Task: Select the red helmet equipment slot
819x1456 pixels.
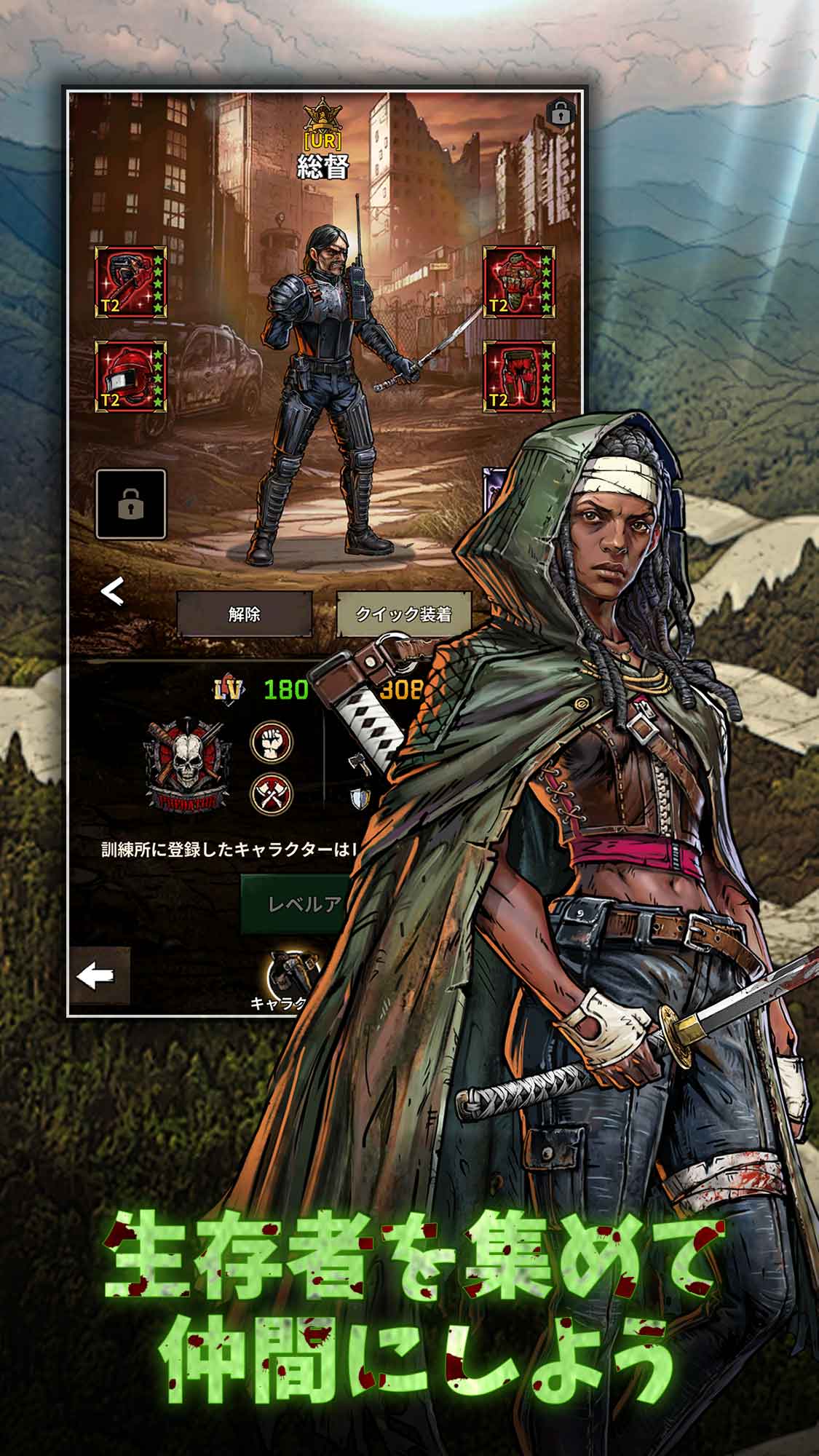Action: 131,376
